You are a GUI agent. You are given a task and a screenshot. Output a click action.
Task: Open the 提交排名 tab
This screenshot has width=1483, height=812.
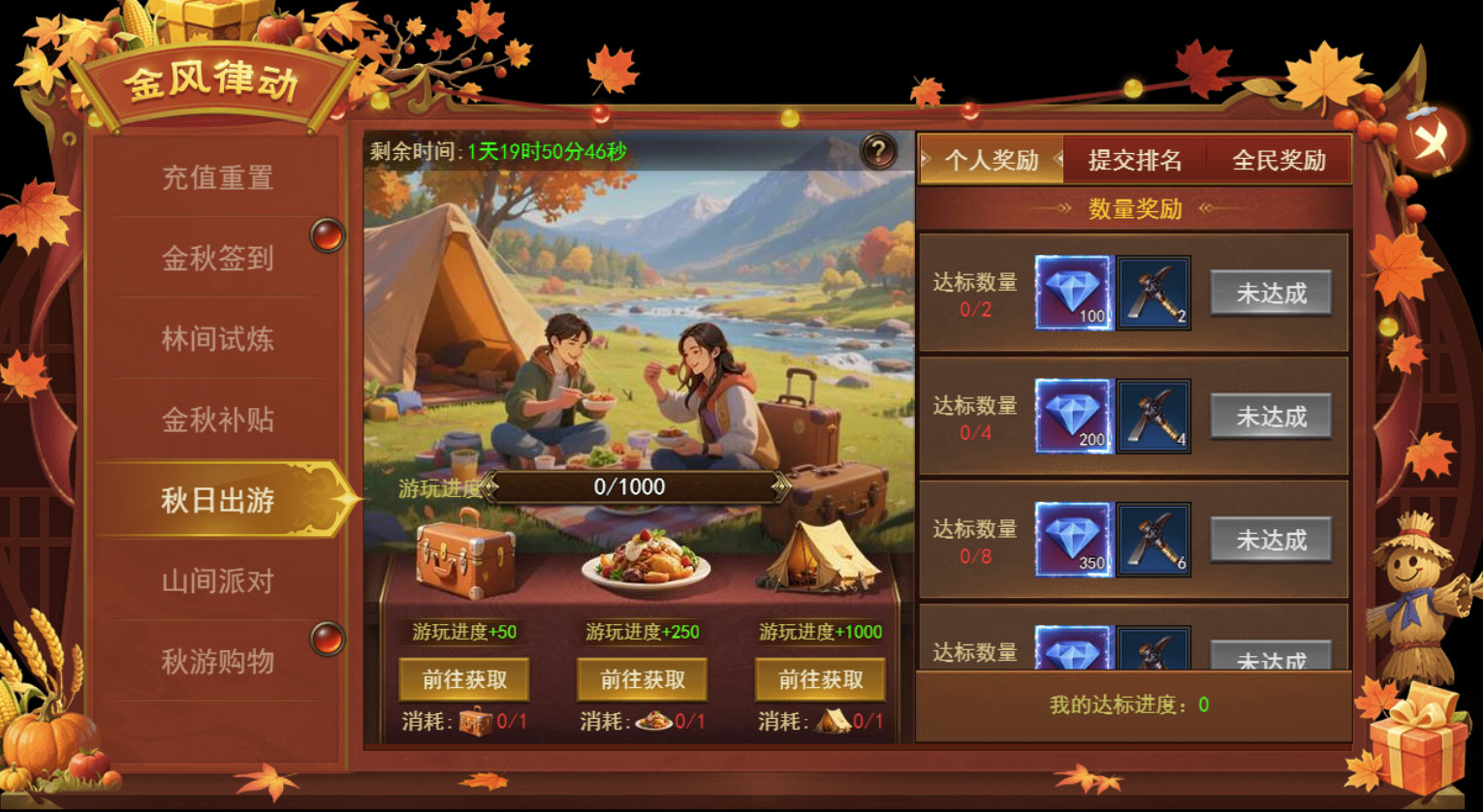pos(1135,160)
